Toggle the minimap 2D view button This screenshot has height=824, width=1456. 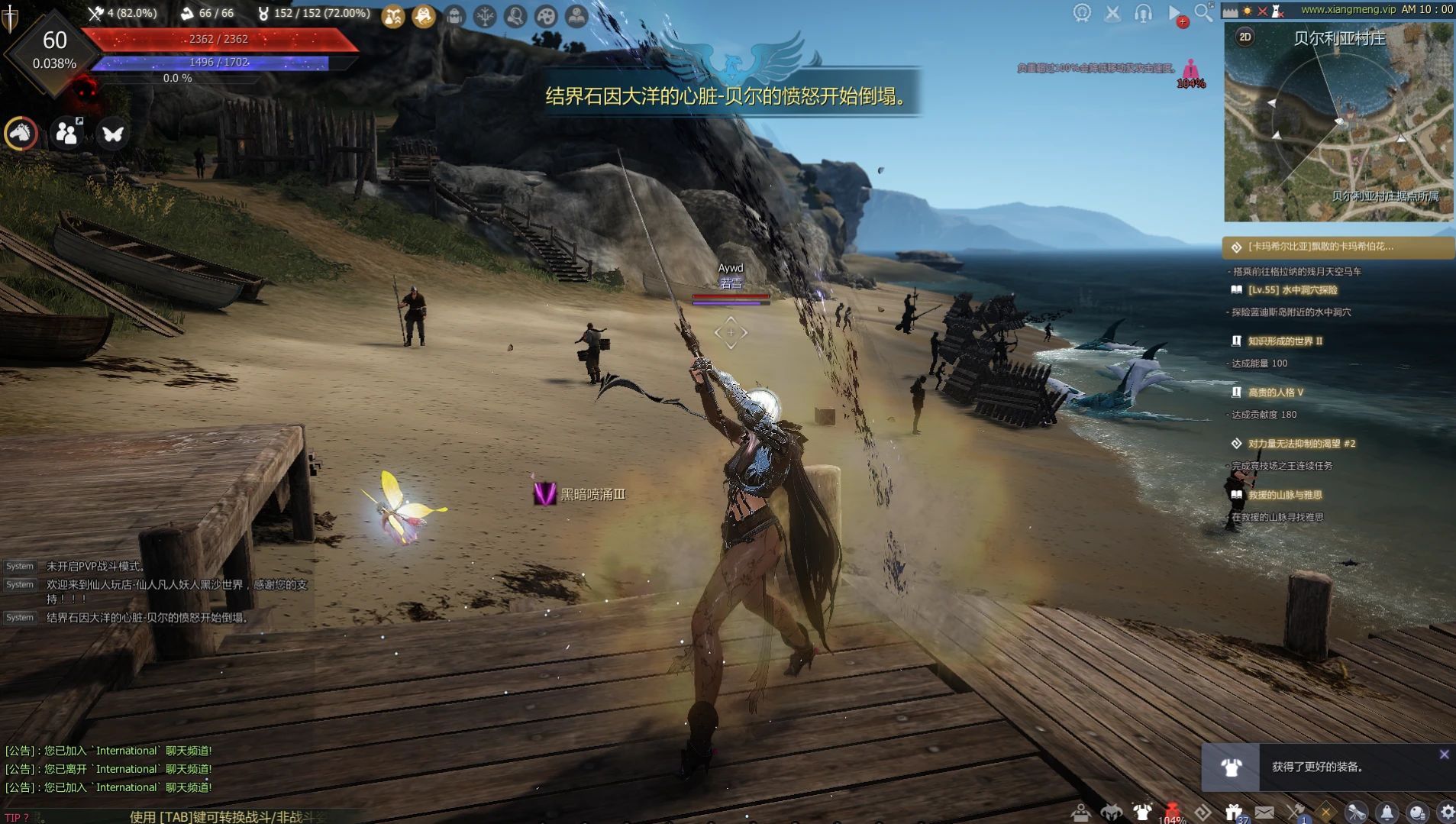1245,37
